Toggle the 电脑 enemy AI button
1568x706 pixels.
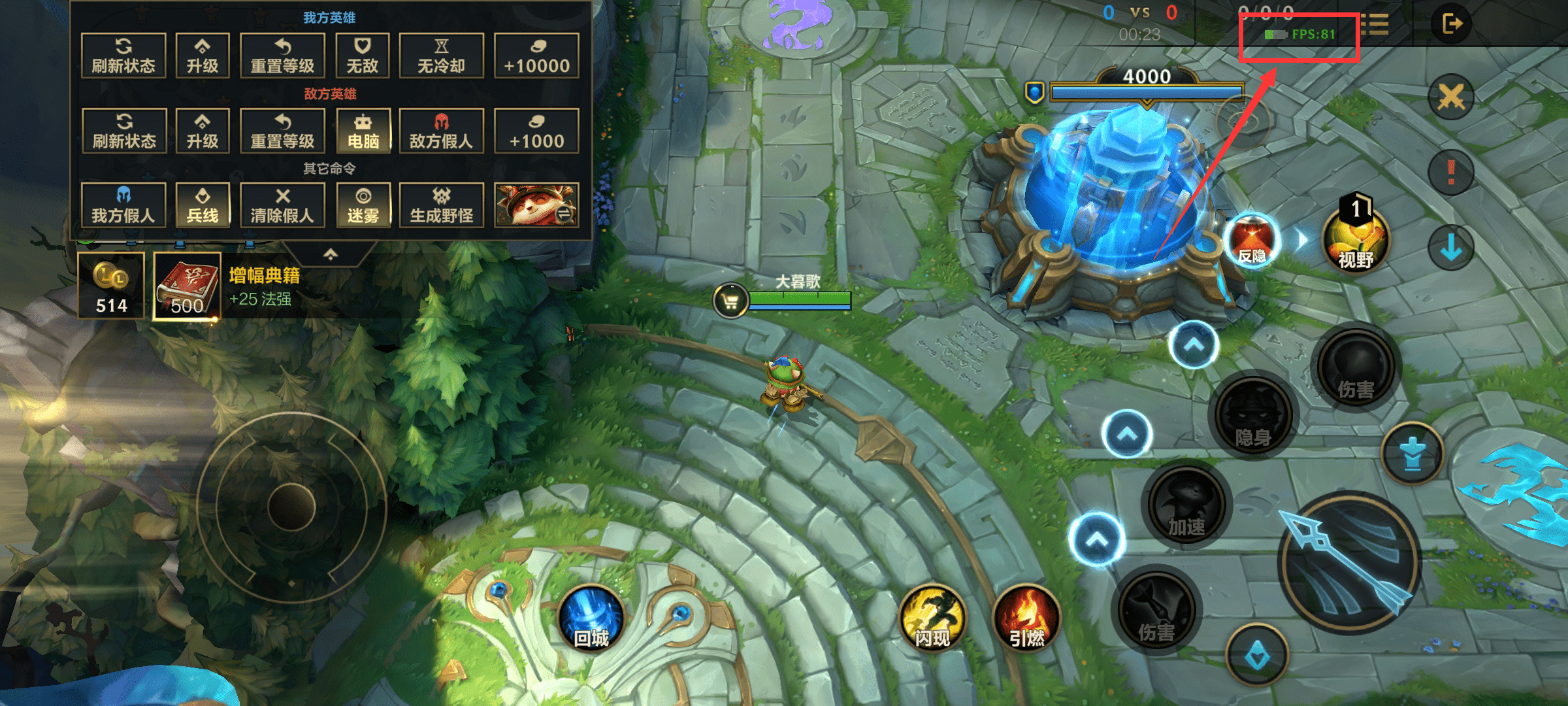(363, 131)
